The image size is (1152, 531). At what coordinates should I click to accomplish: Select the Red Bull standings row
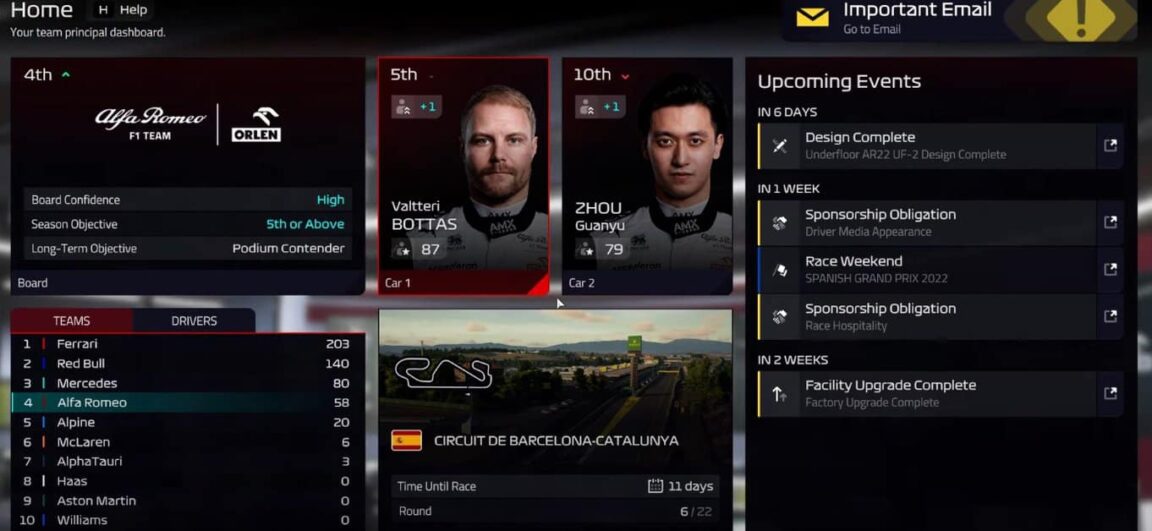click(187, 364)
